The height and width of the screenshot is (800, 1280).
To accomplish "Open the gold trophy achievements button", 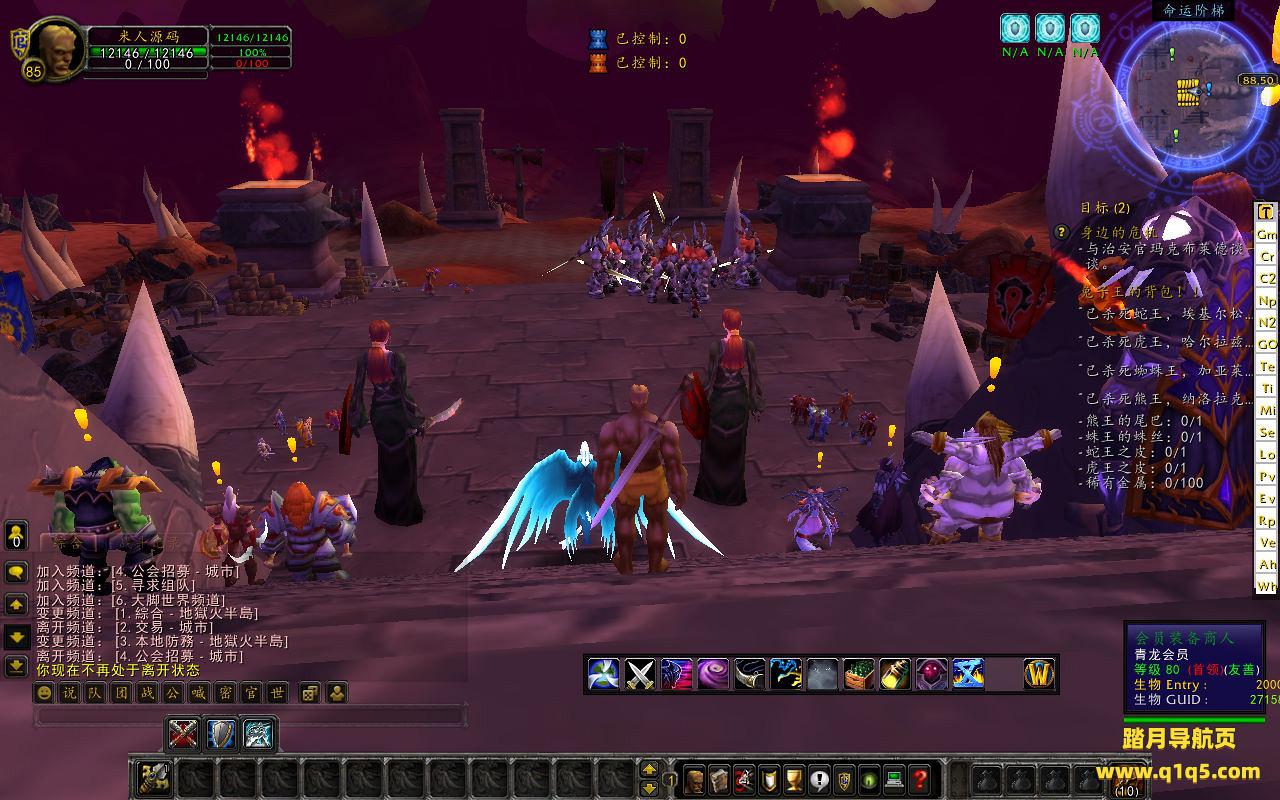I will click(795, 779).
